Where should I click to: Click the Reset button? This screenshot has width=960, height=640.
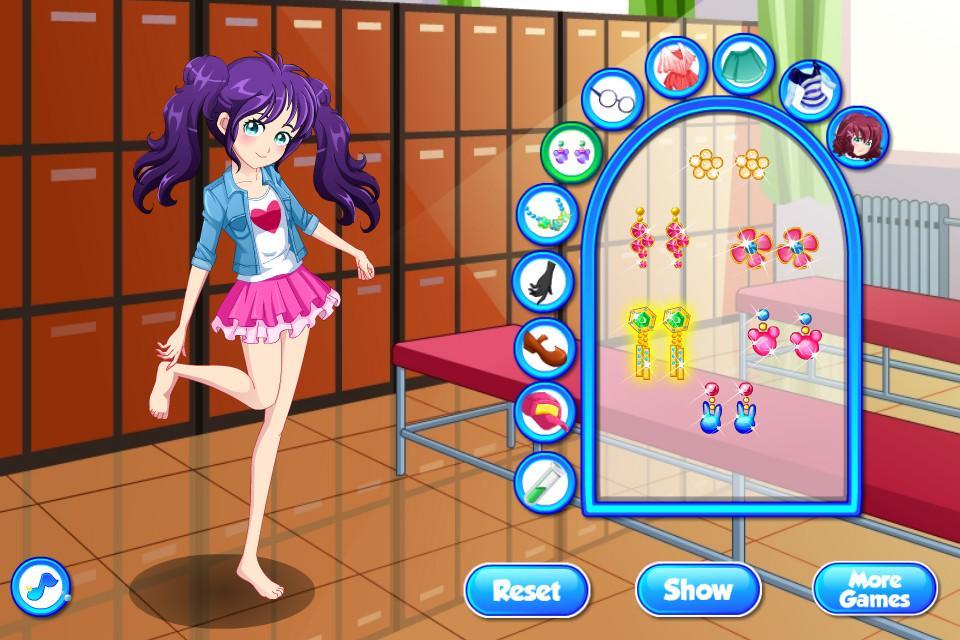[x=526, y=589]
